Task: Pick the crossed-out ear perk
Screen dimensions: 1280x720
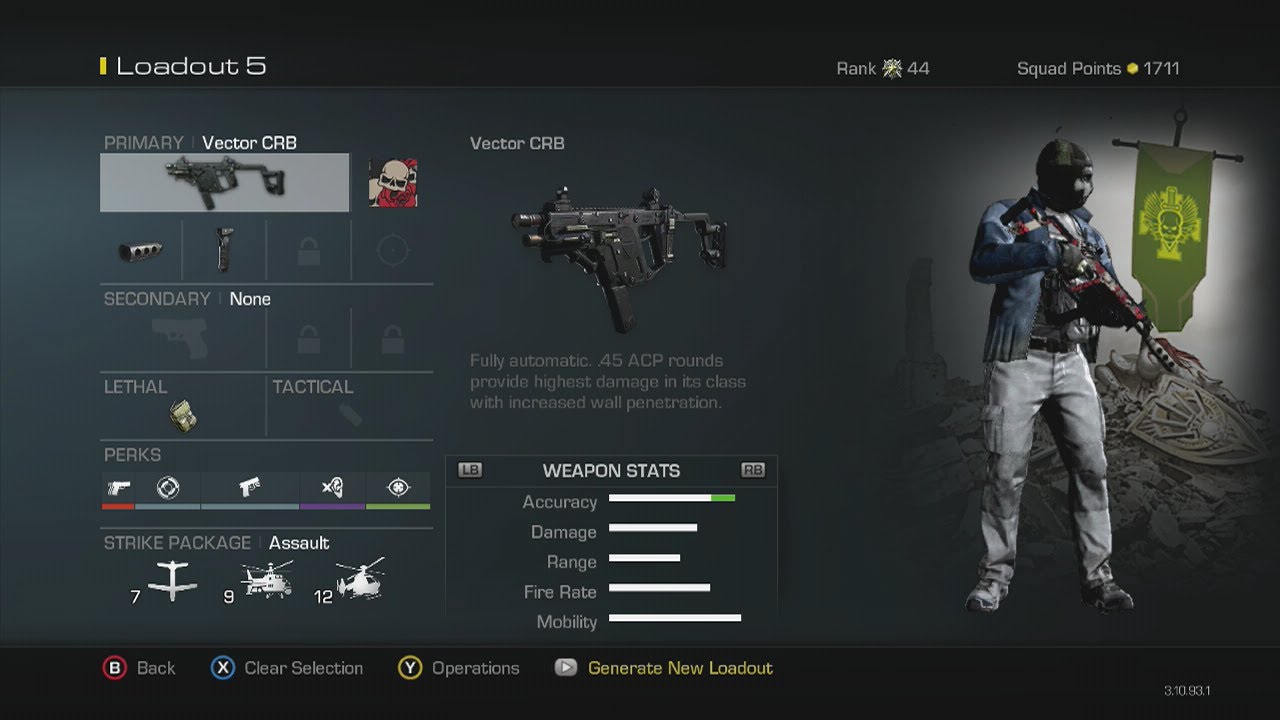Action: [x=332, y=488]
